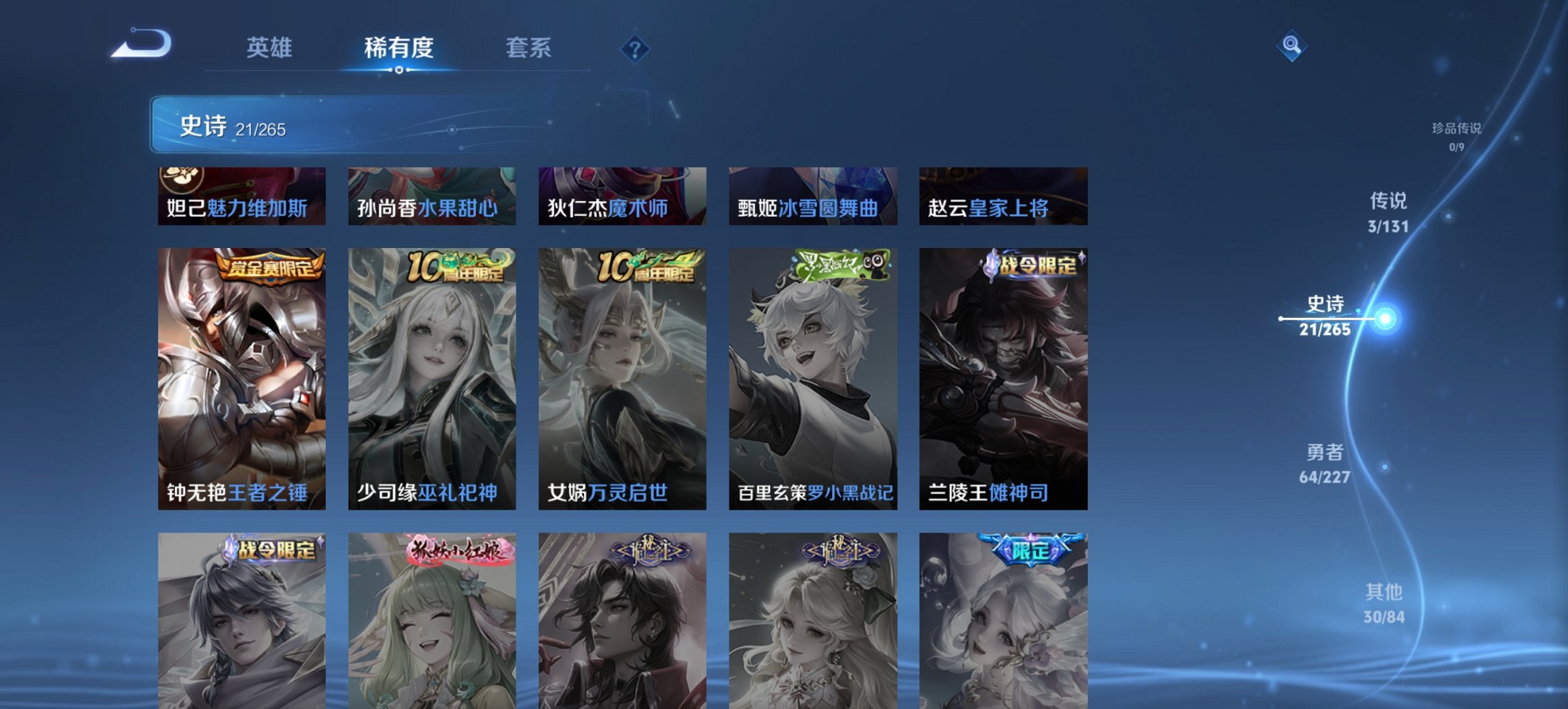Open the help question mark icon
Image resolution: width=1568 pixels, height=709 pixels.
(x=635, y=48)
